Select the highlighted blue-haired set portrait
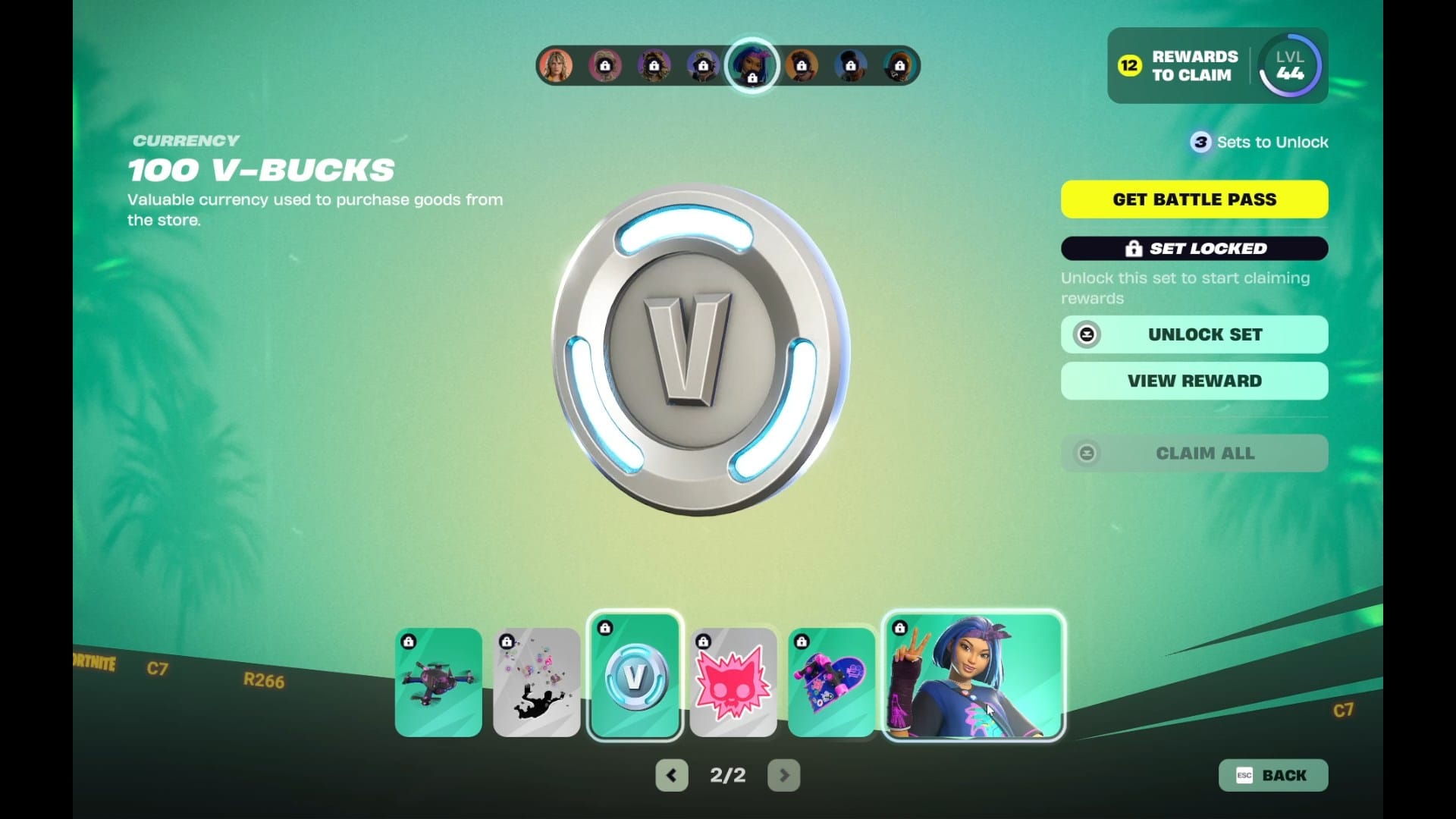This screenshot has height=819, width=1456. 752,66
